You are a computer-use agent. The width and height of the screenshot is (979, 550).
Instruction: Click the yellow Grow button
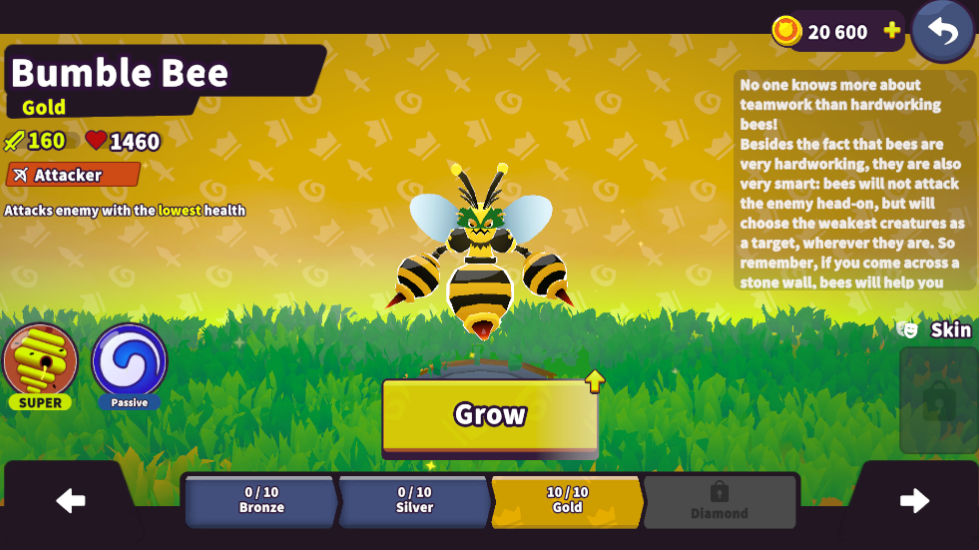click(x=490, y=415)
